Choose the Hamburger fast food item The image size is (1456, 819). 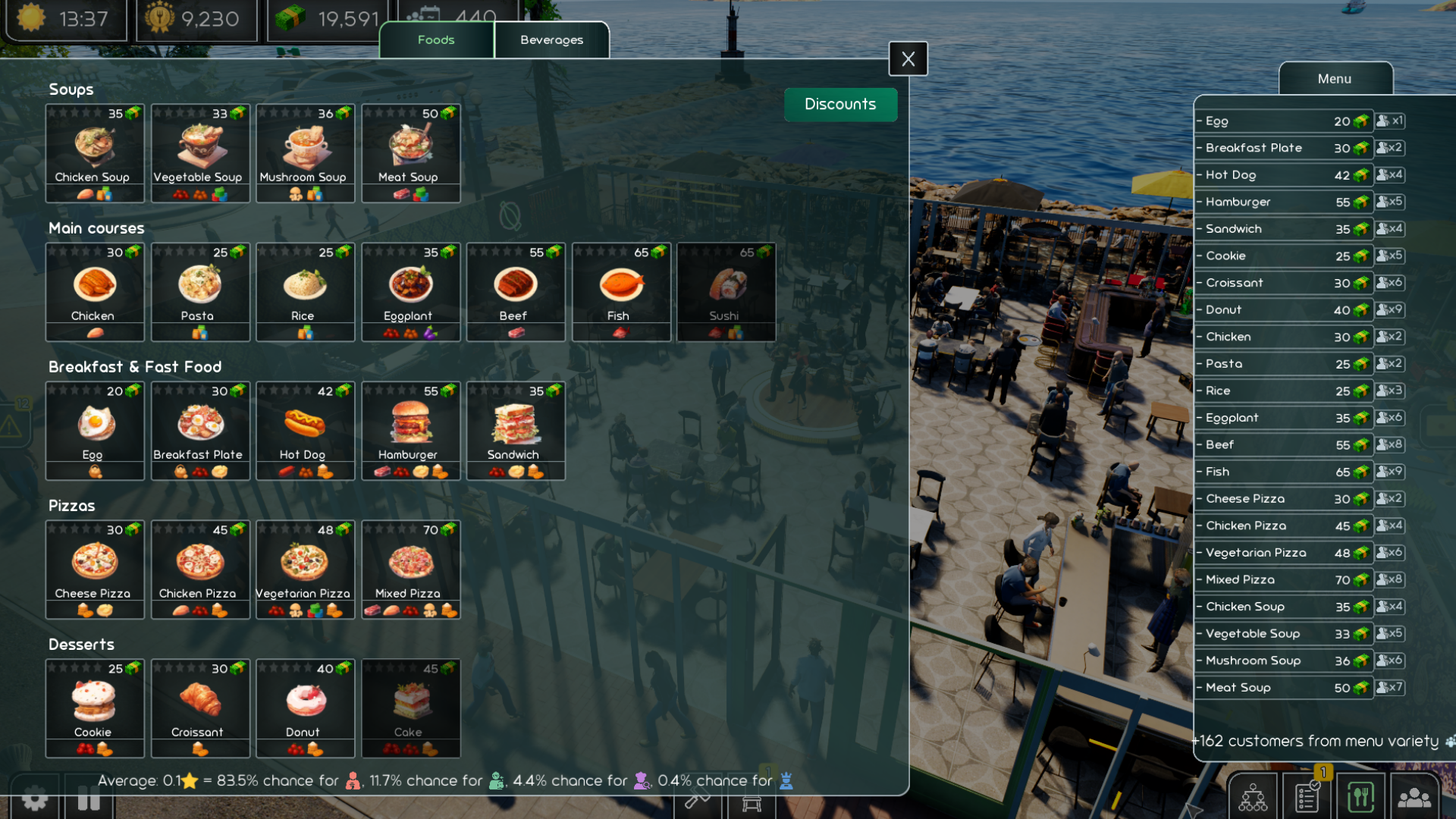410,431
